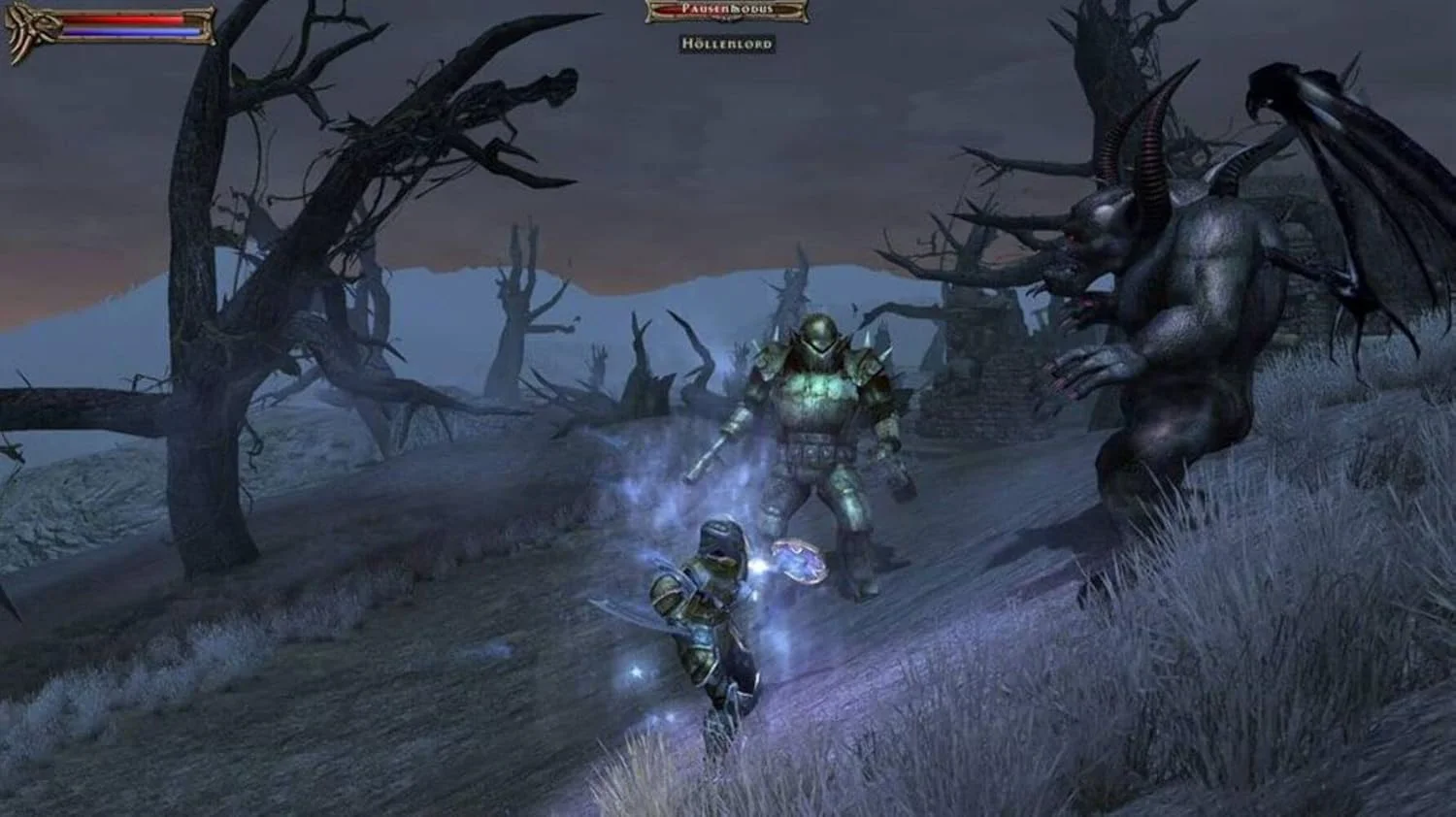
Task: Click the Pausenmodus banner
Action: [x=726, y=10]
